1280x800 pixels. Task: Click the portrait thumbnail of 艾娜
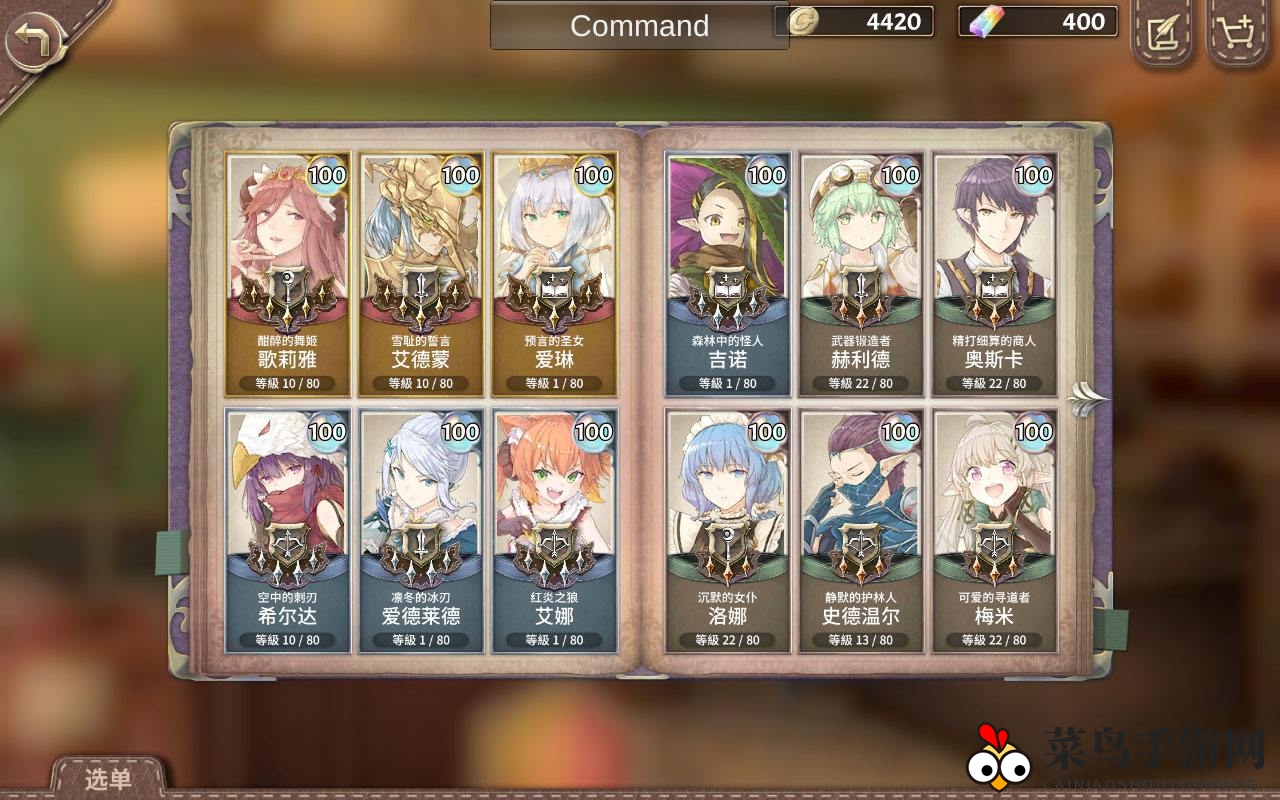click(x=557, y=480)
